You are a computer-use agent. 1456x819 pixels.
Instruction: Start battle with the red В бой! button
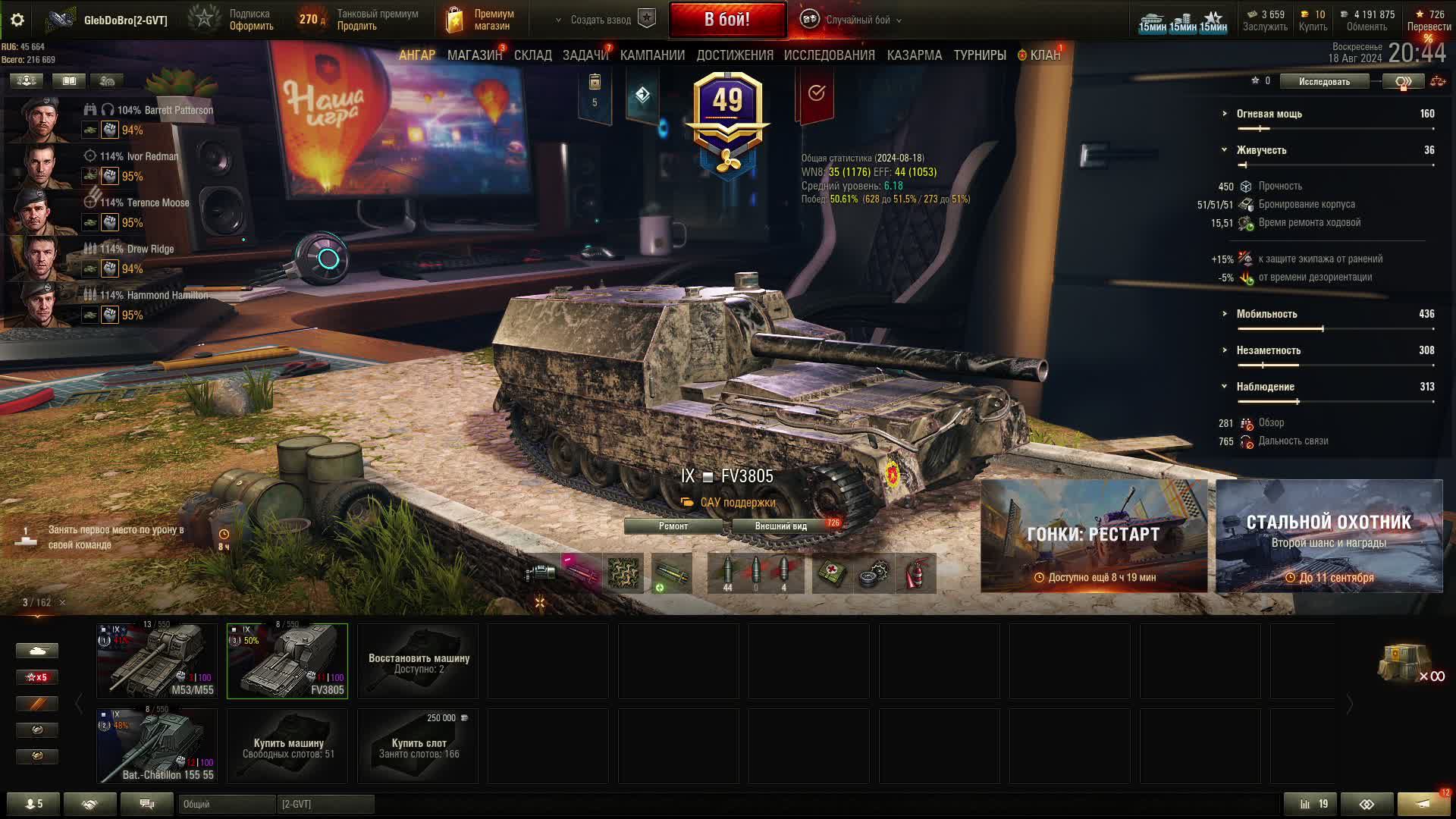point(726,20)
